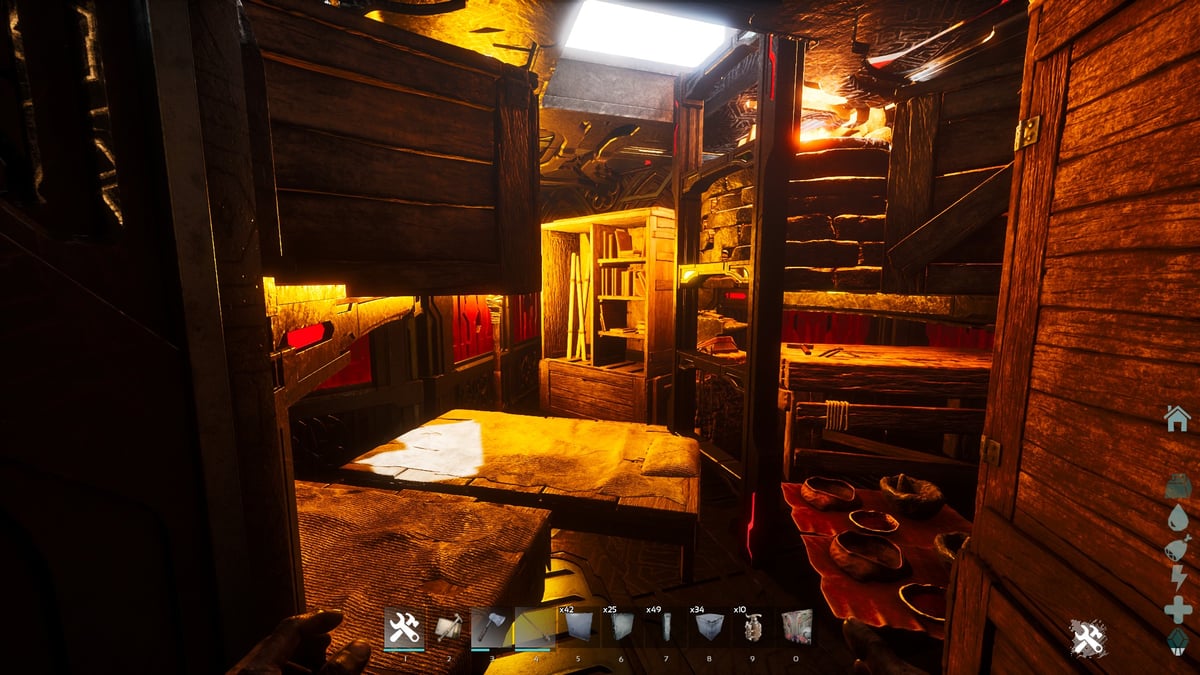Select the hatchet hotbar slot
Viewport: 1200px width, 675px height.
tap(491, 628)
